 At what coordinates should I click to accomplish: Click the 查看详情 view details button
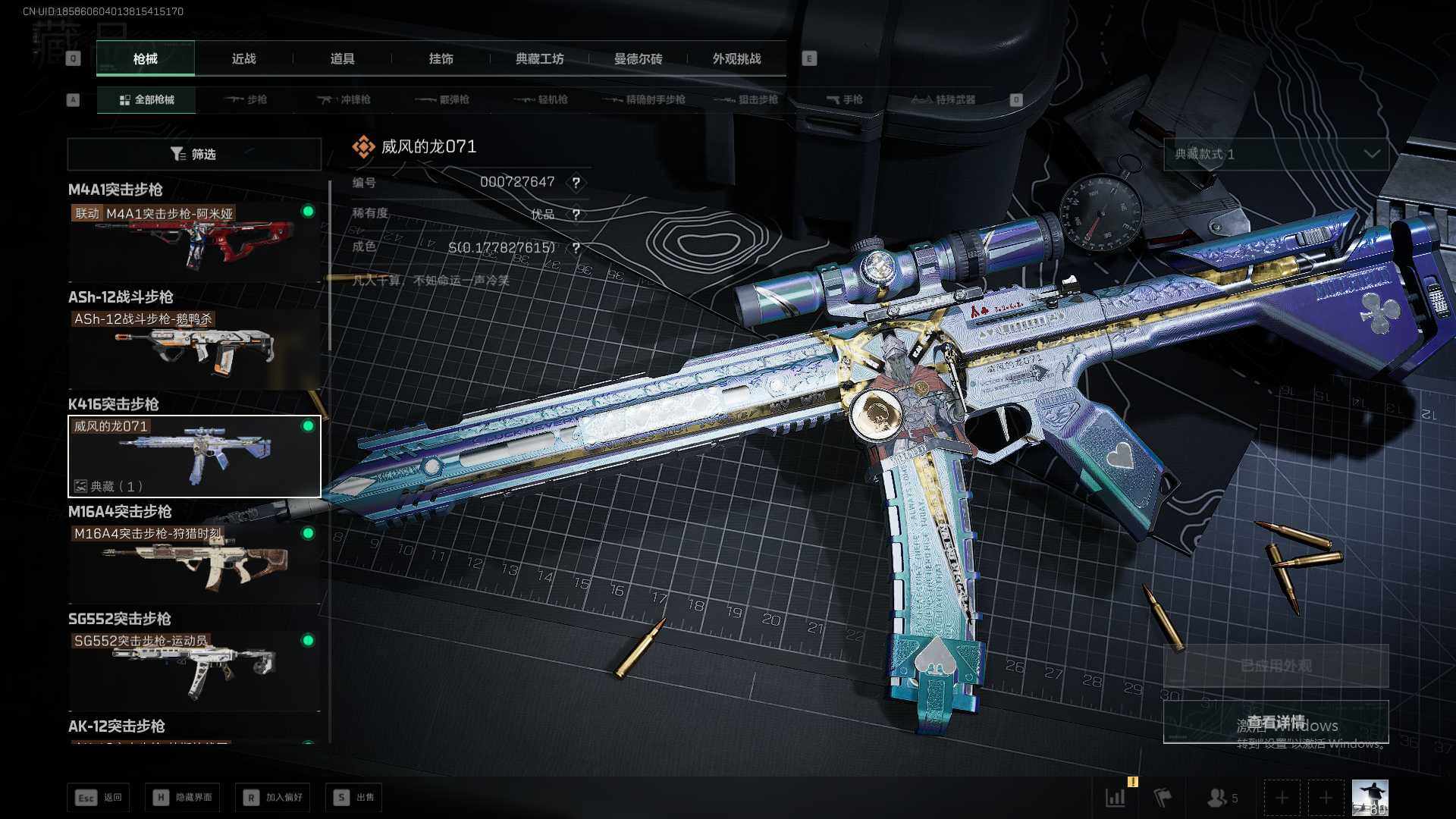point(1276,721)
